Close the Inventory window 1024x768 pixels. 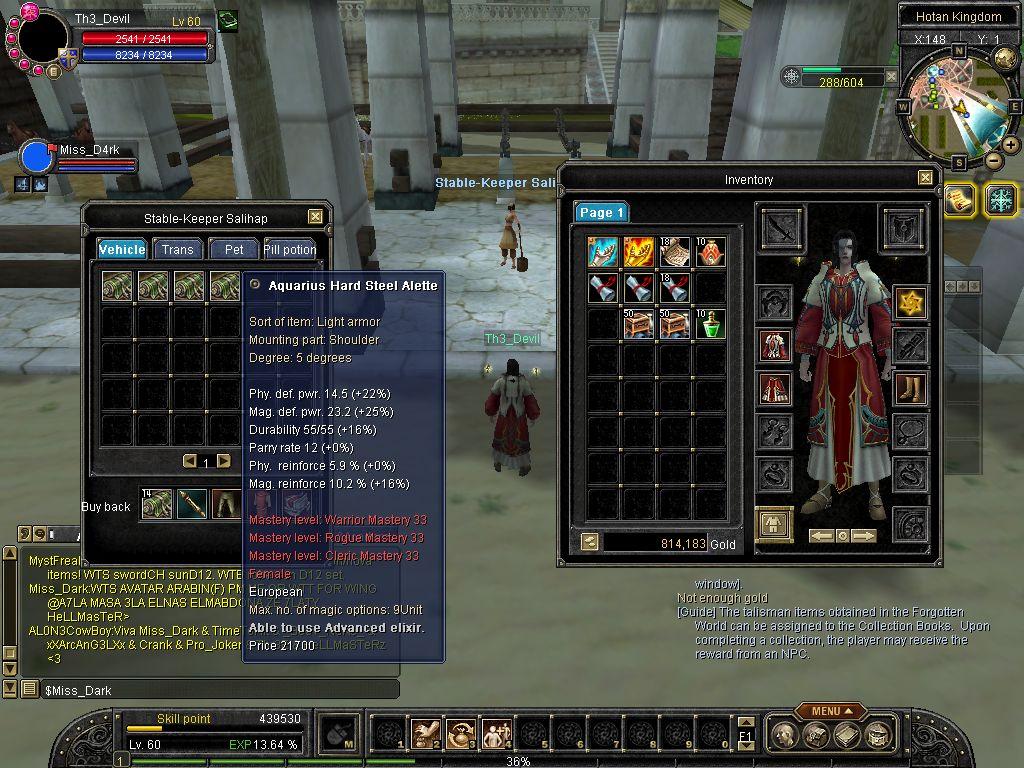tap(924, 179)
